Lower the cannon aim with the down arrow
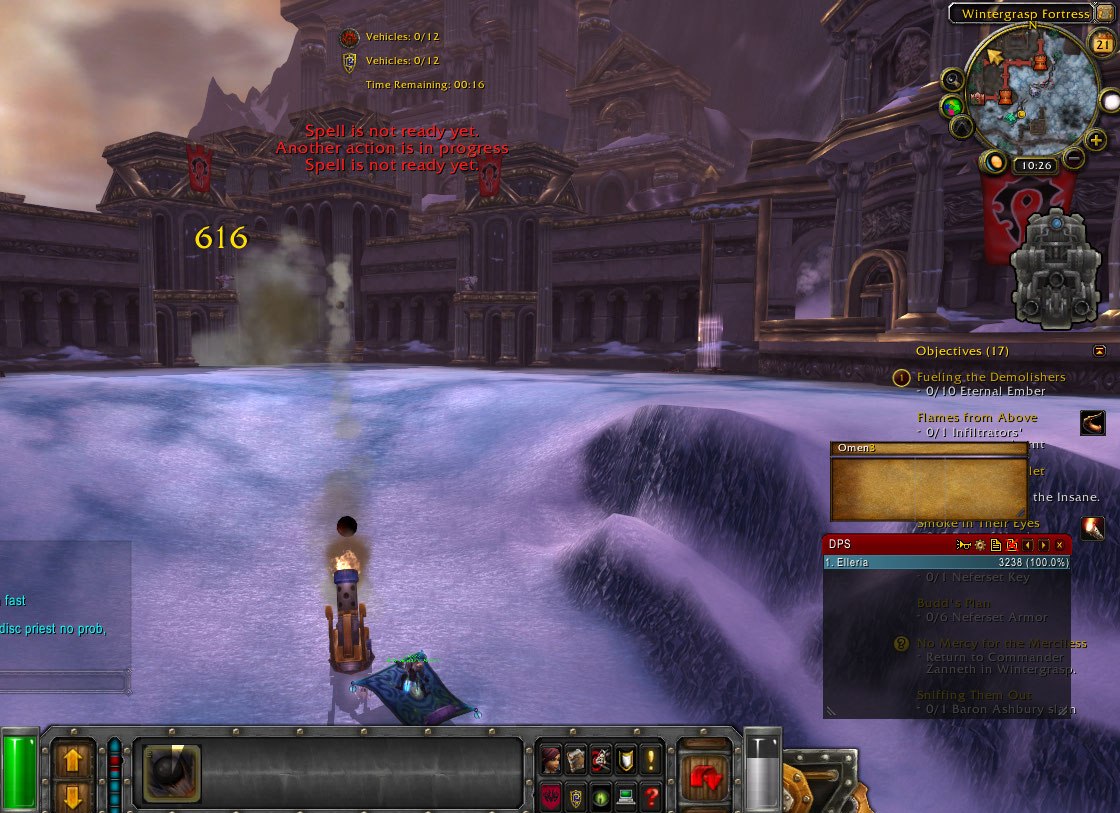The image size is (1120, 813). 72,796
